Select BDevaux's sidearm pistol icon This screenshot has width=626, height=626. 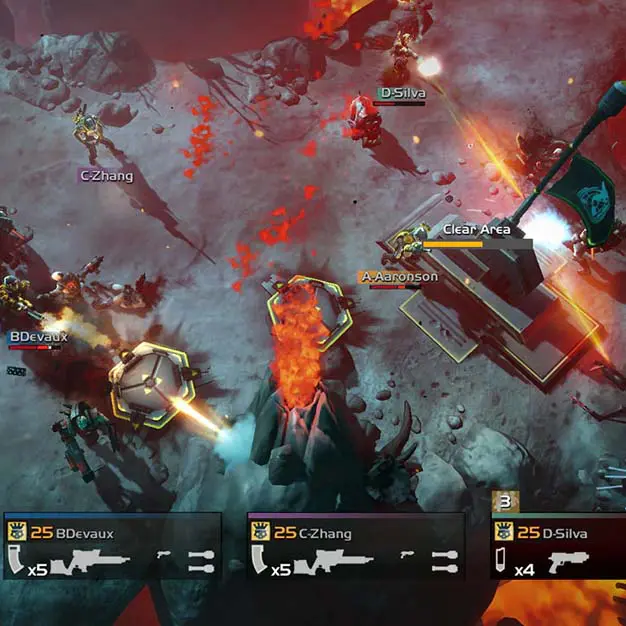coord(165,555)
